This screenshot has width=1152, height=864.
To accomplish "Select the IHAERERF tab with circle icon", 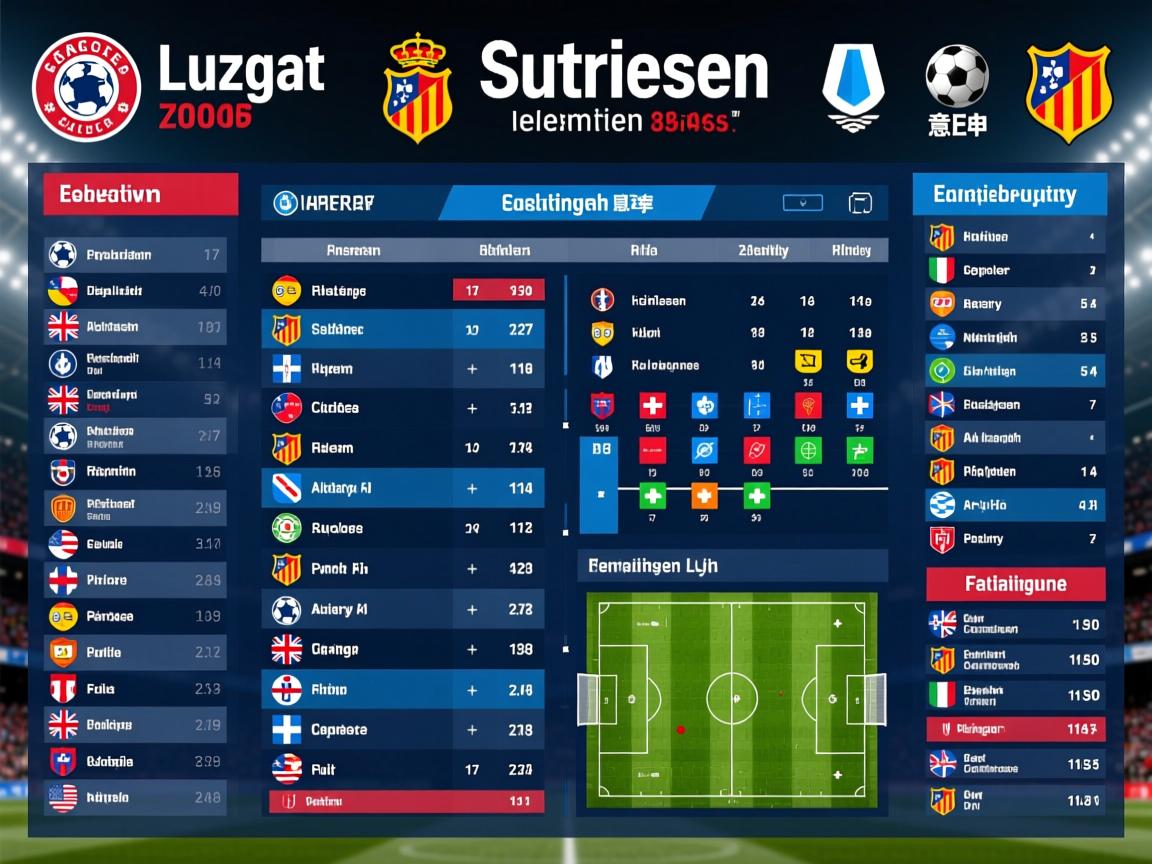I will tap(325, 203).
